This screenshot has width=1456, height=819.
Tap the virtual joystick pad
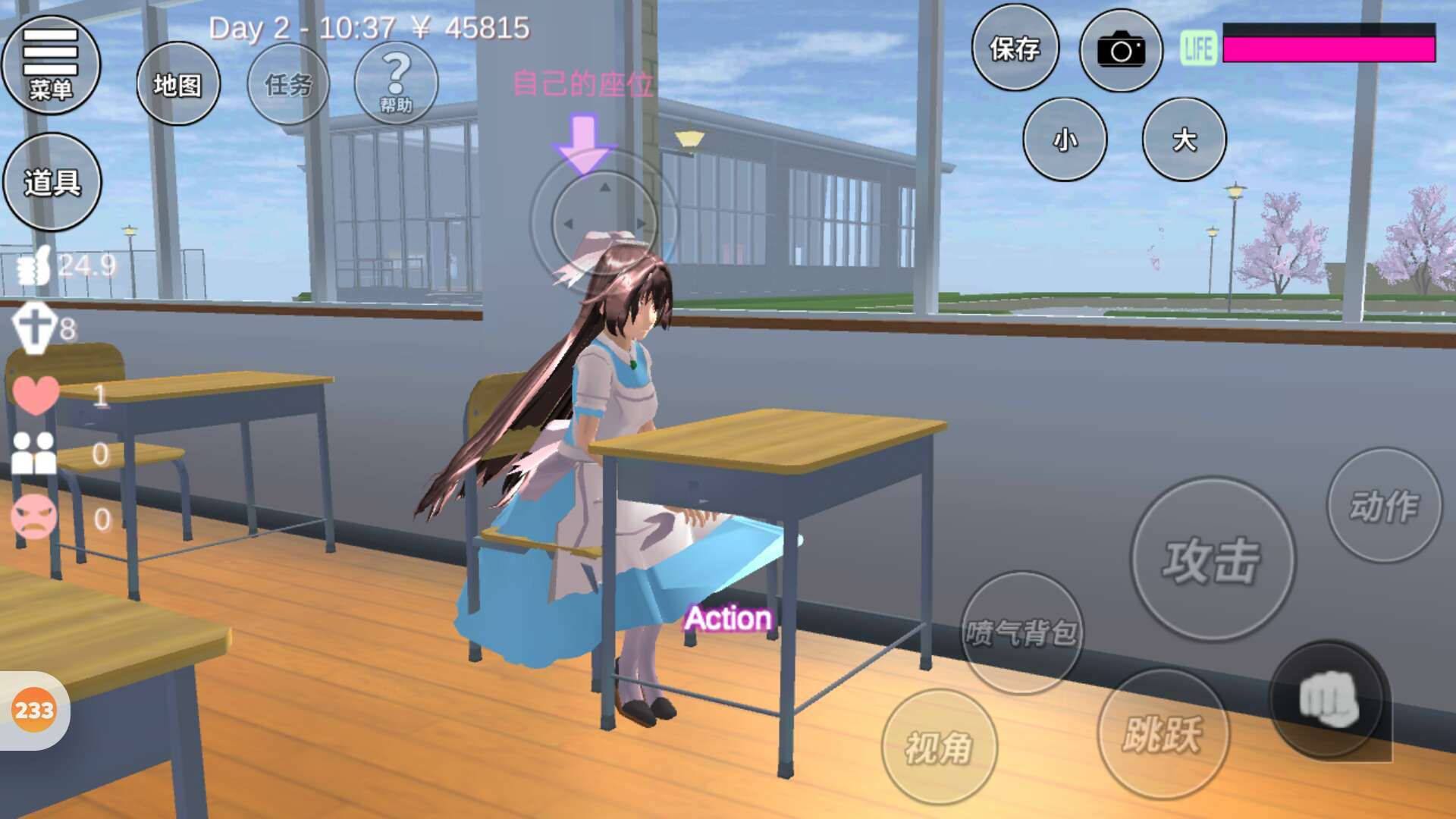coord(604,223)
